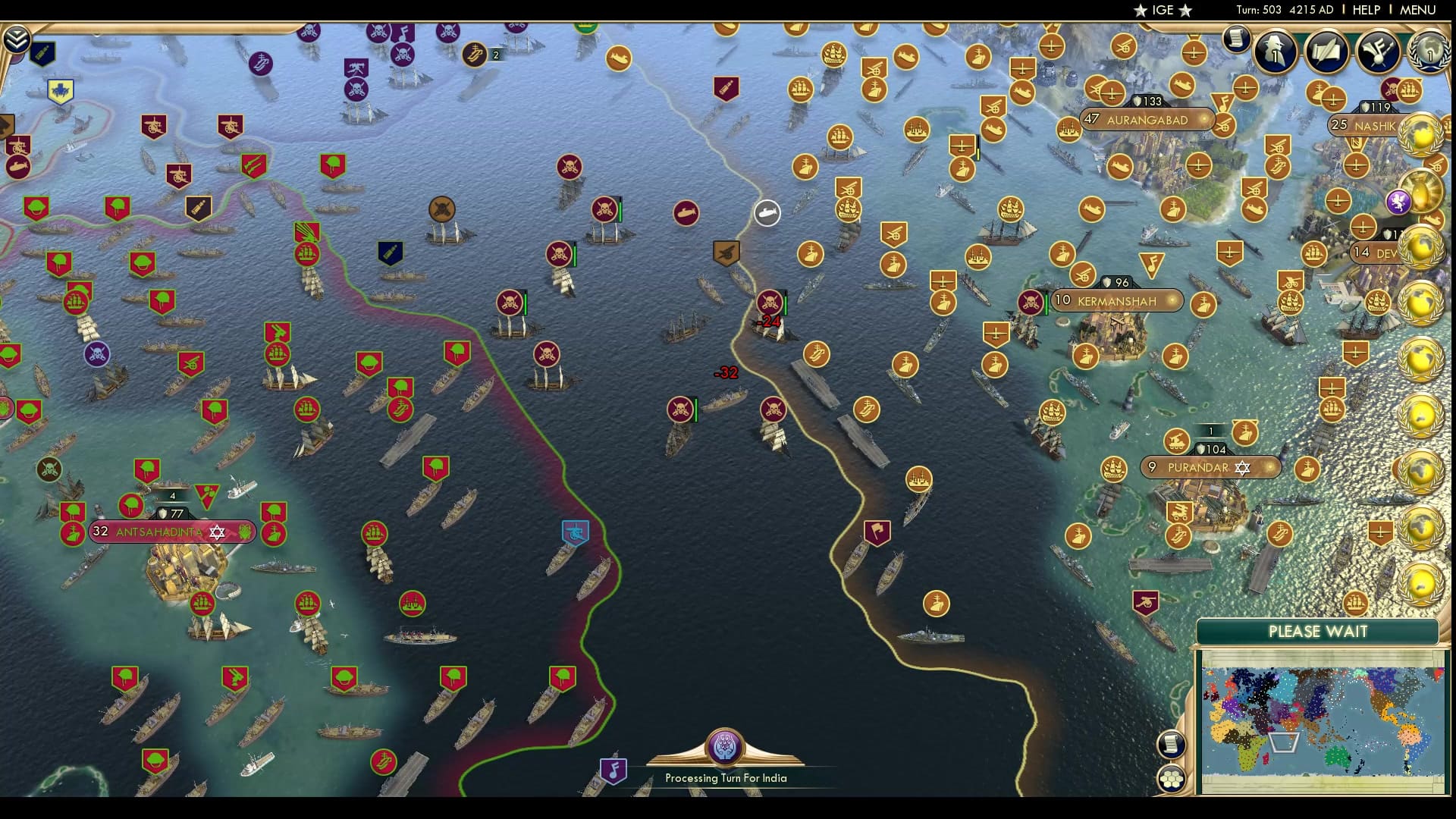This screenshot has height=819, width=1456.
Task: Open the Espionage overview spy icon
Action: coord(1276,51)
